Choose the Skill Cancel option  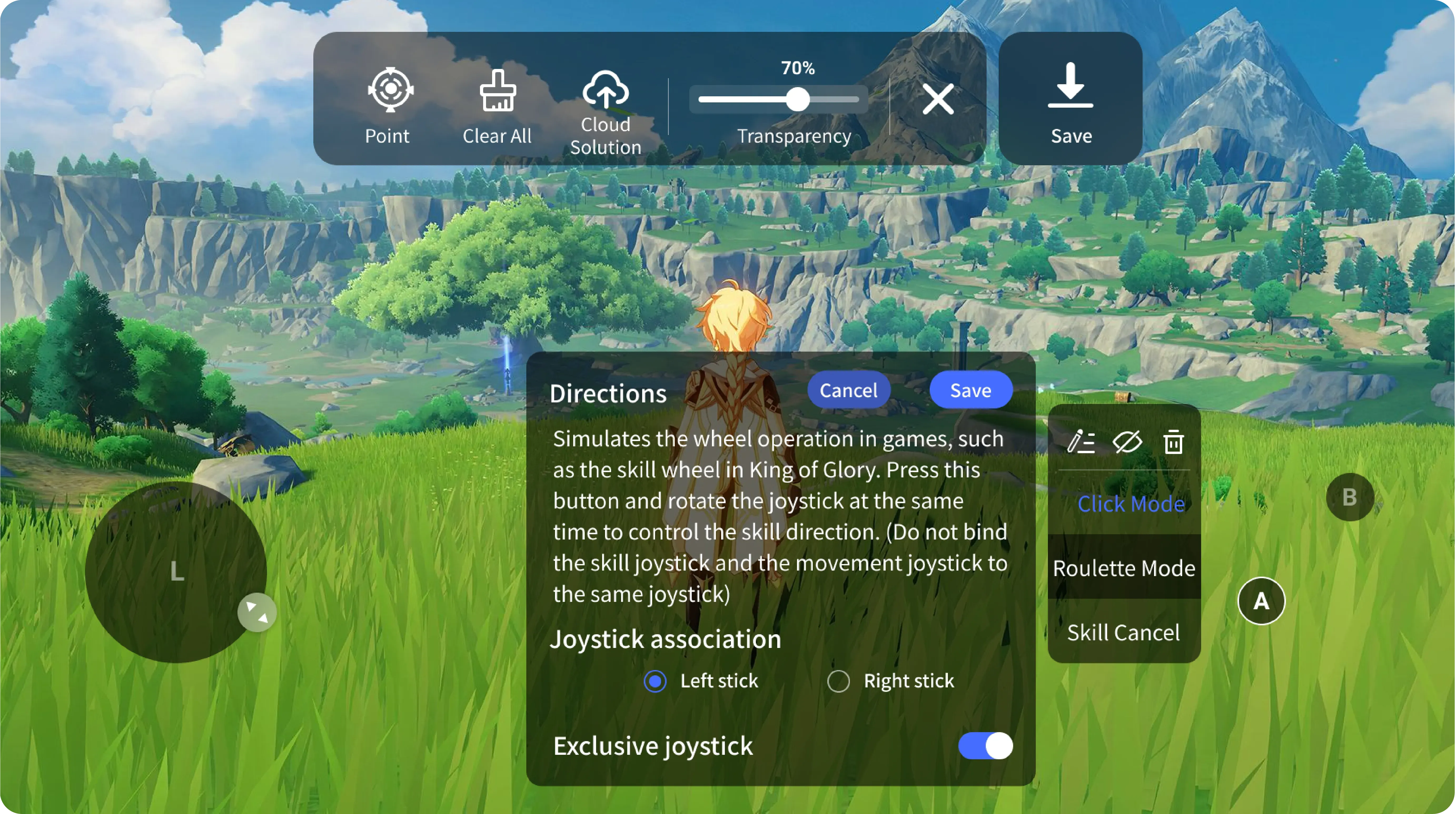pos(1124,633)
